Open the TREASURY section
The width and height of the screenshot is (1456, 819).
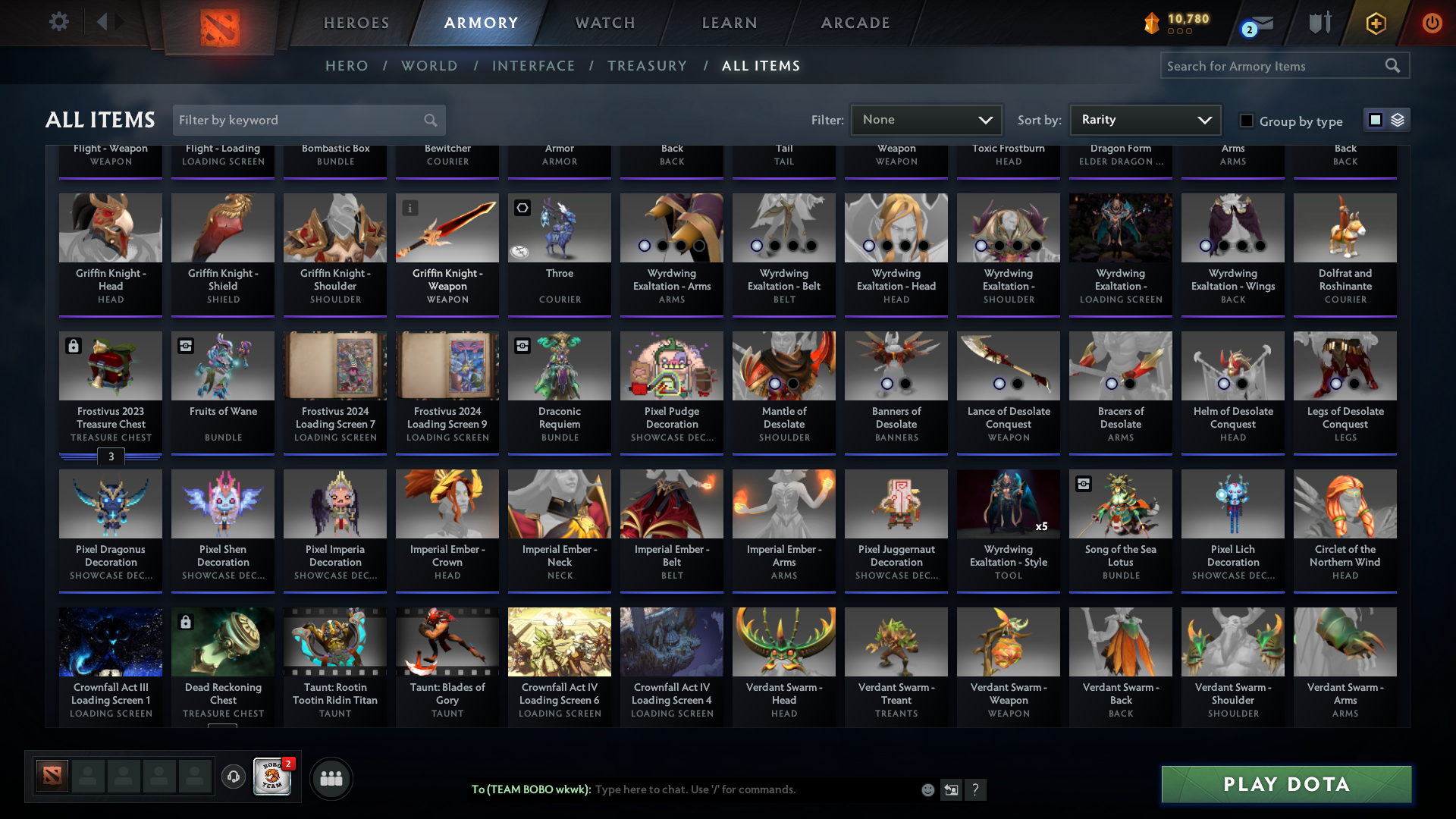[647, 65]
